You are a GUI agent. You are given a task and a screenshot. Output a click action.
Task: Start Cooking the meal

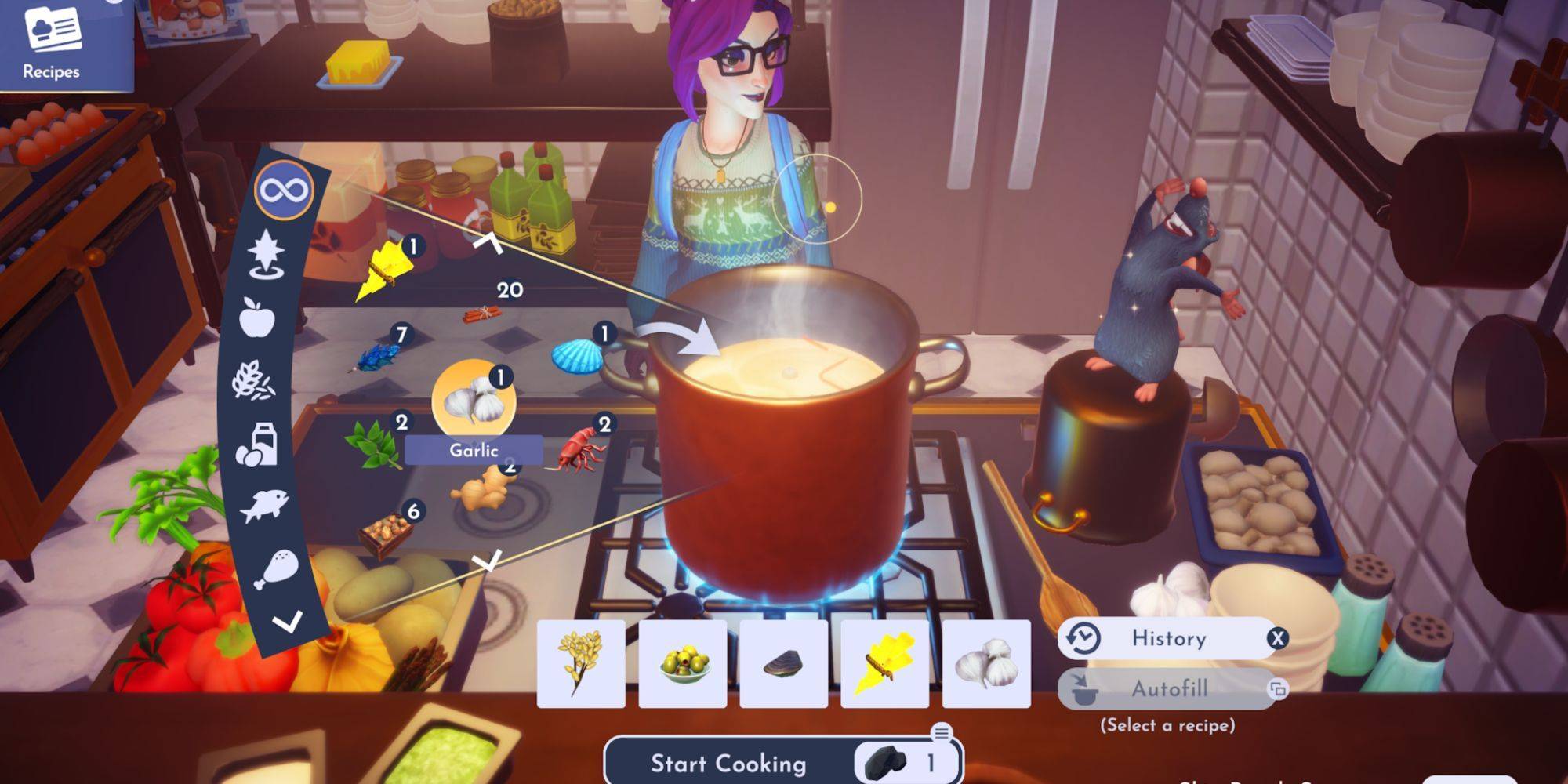[x=728, y=764]
